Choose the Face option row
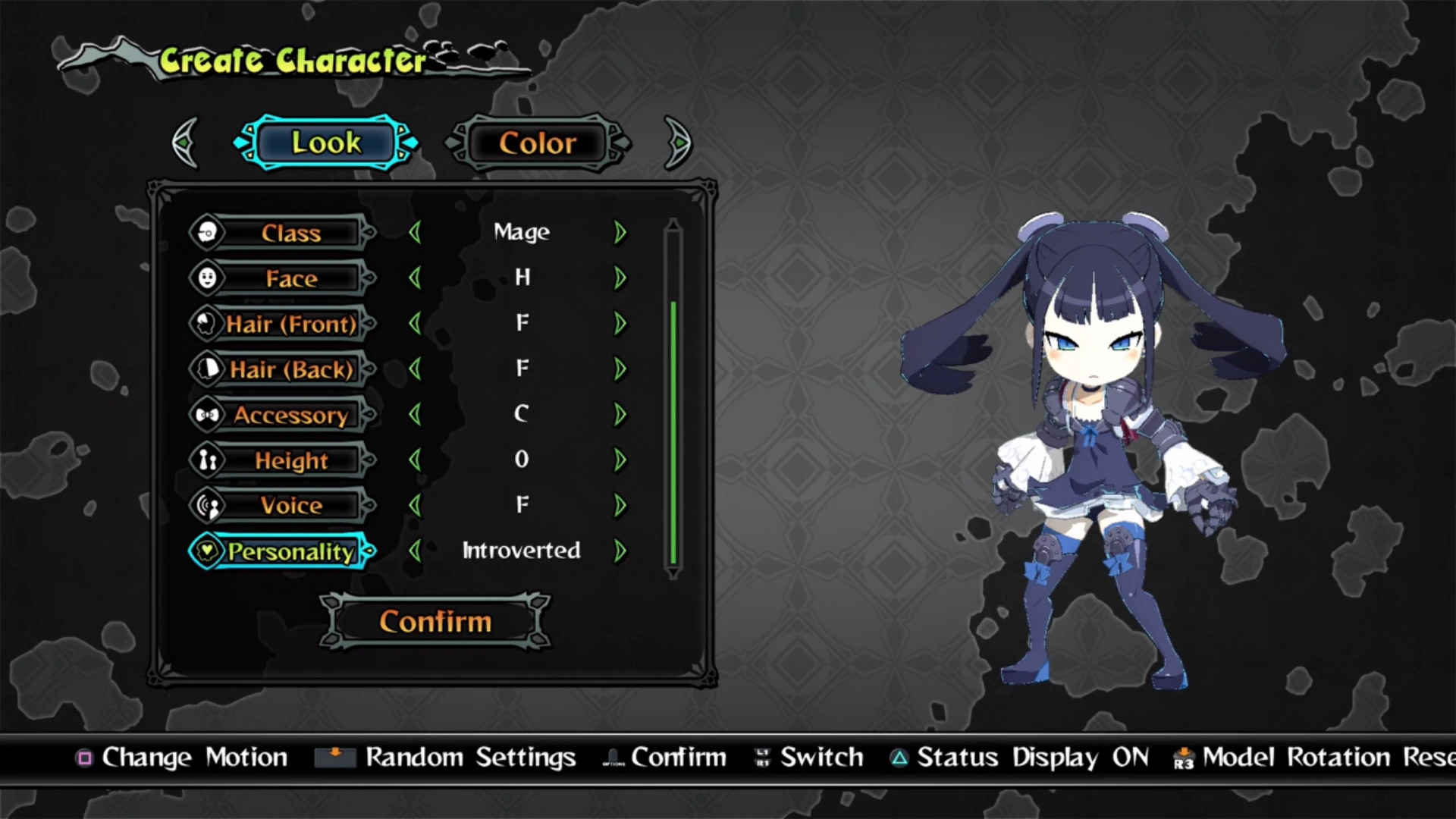 [290, 278]
